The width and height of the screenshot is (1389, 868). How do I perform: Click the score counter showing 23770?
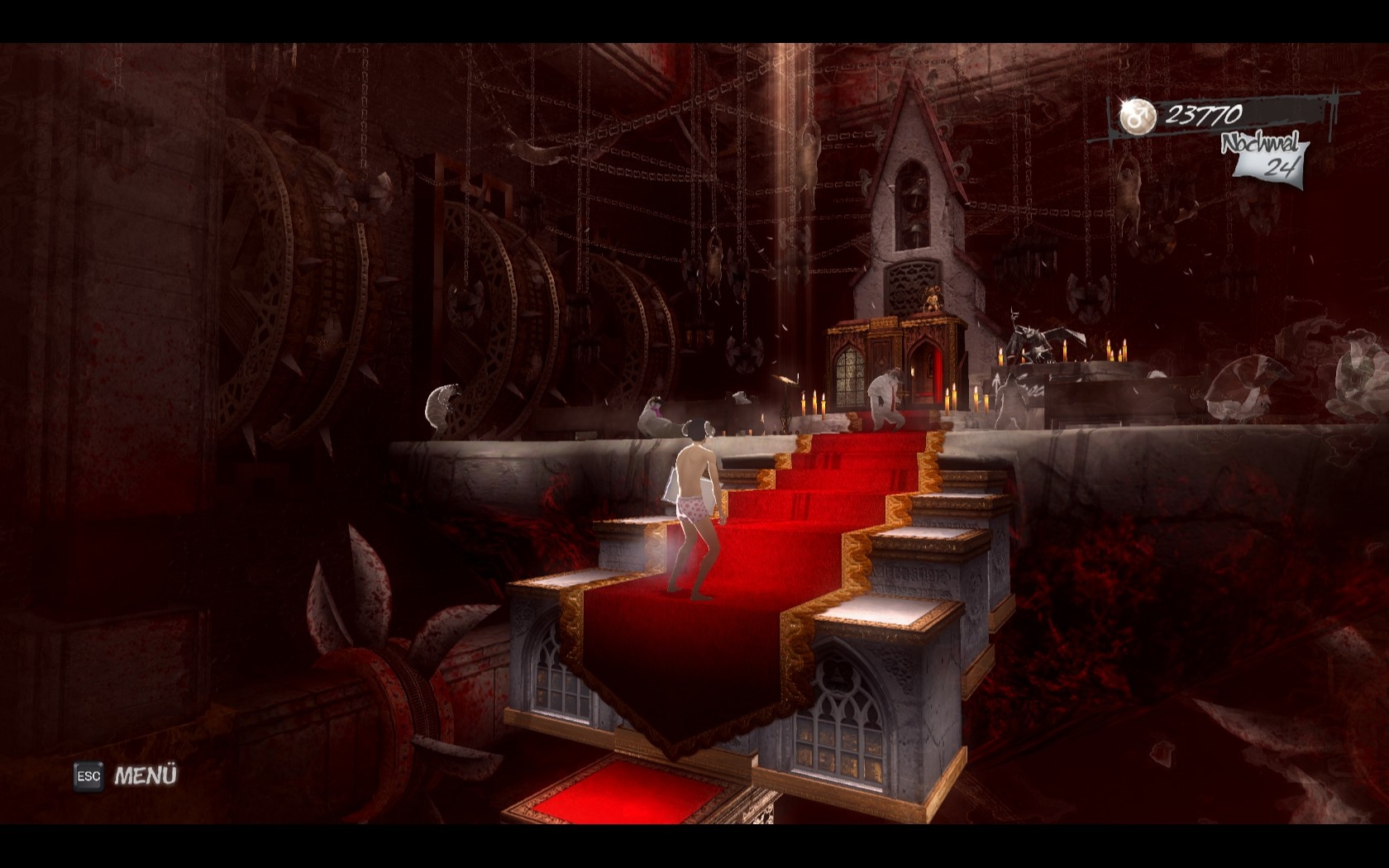point(1204,117)
